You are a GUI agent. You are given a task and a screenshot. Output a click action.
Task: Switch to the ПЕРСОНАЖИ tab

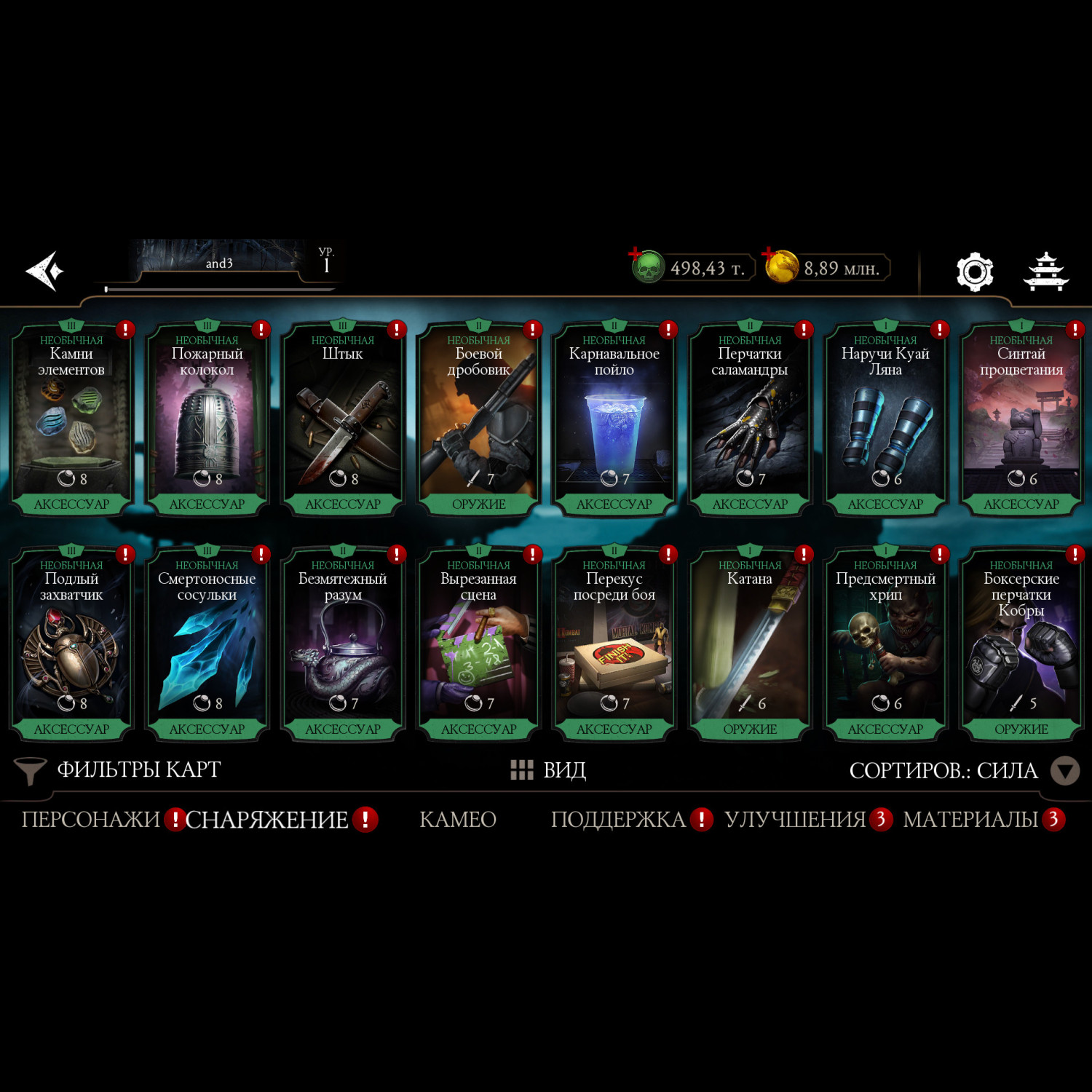tap(90, 820)
